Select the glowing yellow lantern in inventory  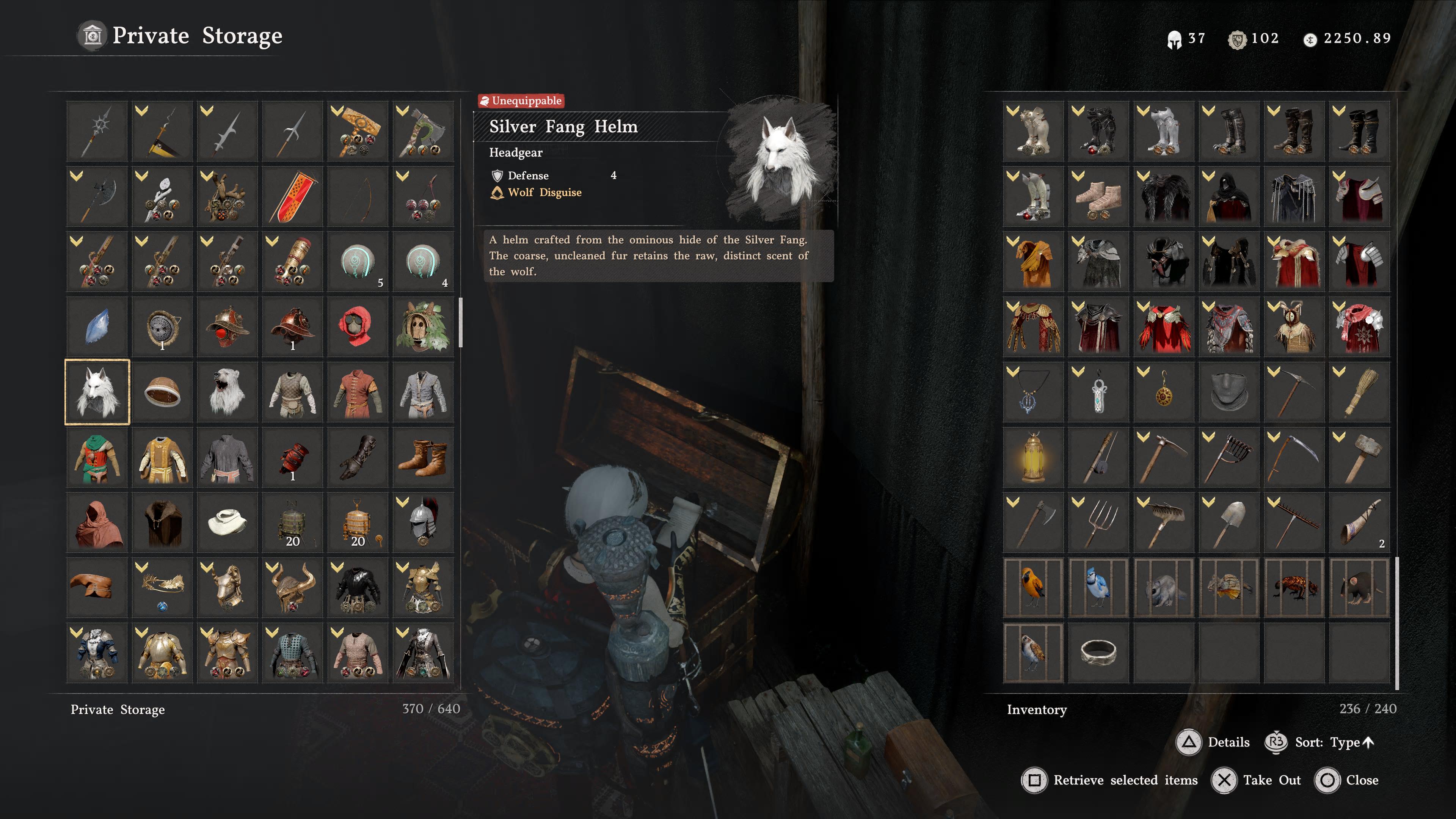(x=1033, y=457)
